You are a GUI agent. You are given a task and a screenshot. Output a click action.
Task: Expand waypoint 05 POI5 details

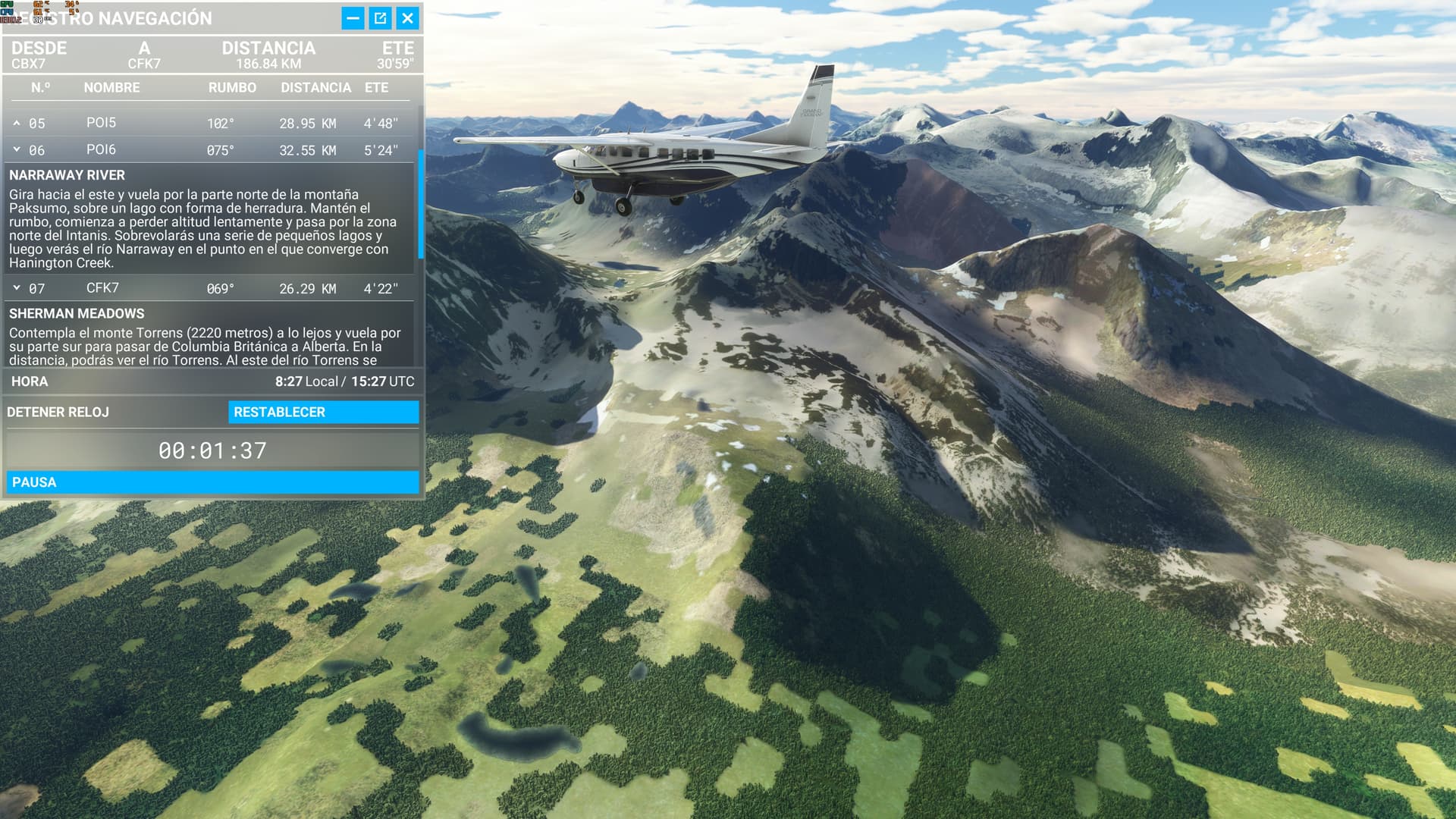click(17, 122)
